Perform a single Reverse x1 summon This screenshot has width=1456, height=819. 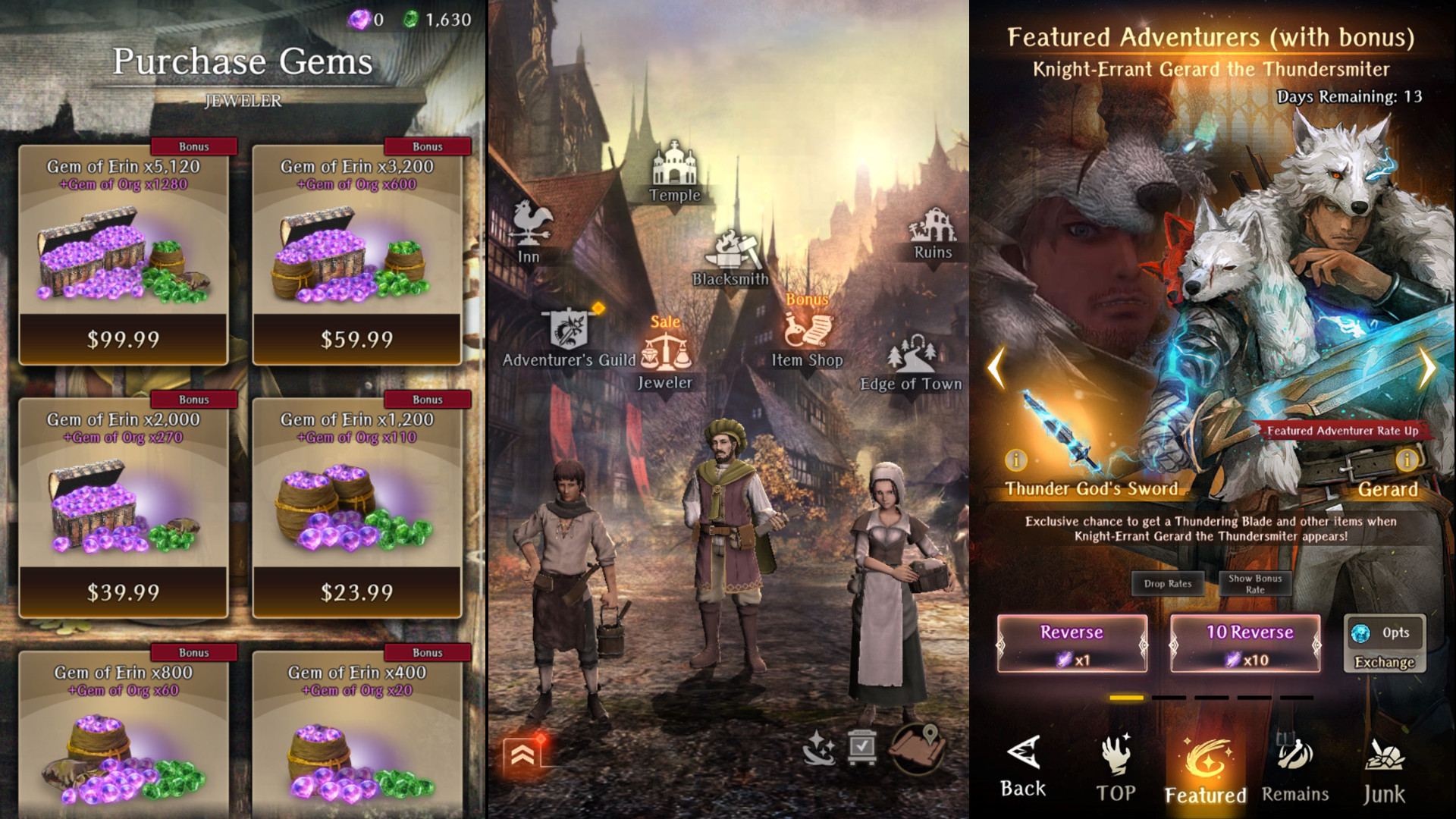(1072, 644)
